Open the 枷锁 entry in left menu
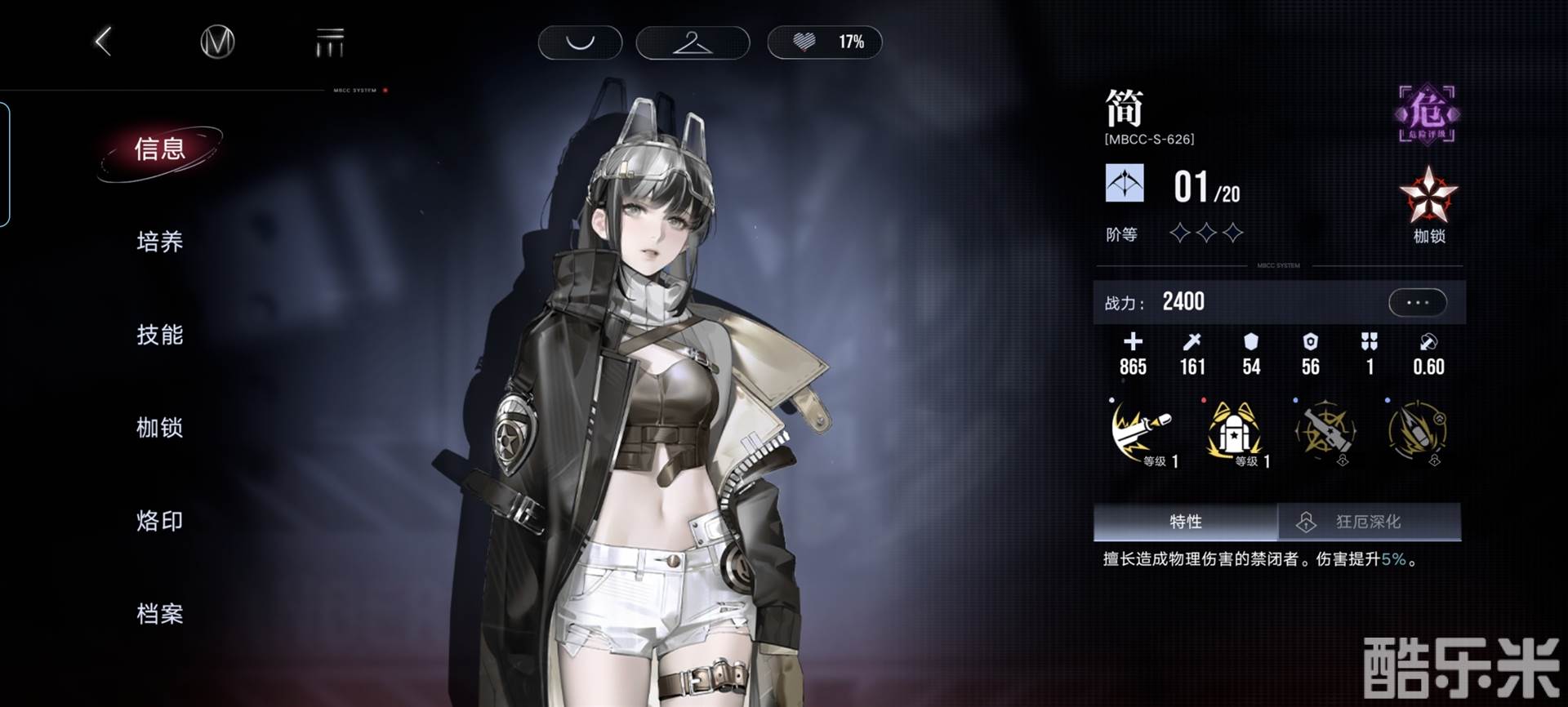The height and width of the screenshot is (707, 1568). tap(160, 428)
